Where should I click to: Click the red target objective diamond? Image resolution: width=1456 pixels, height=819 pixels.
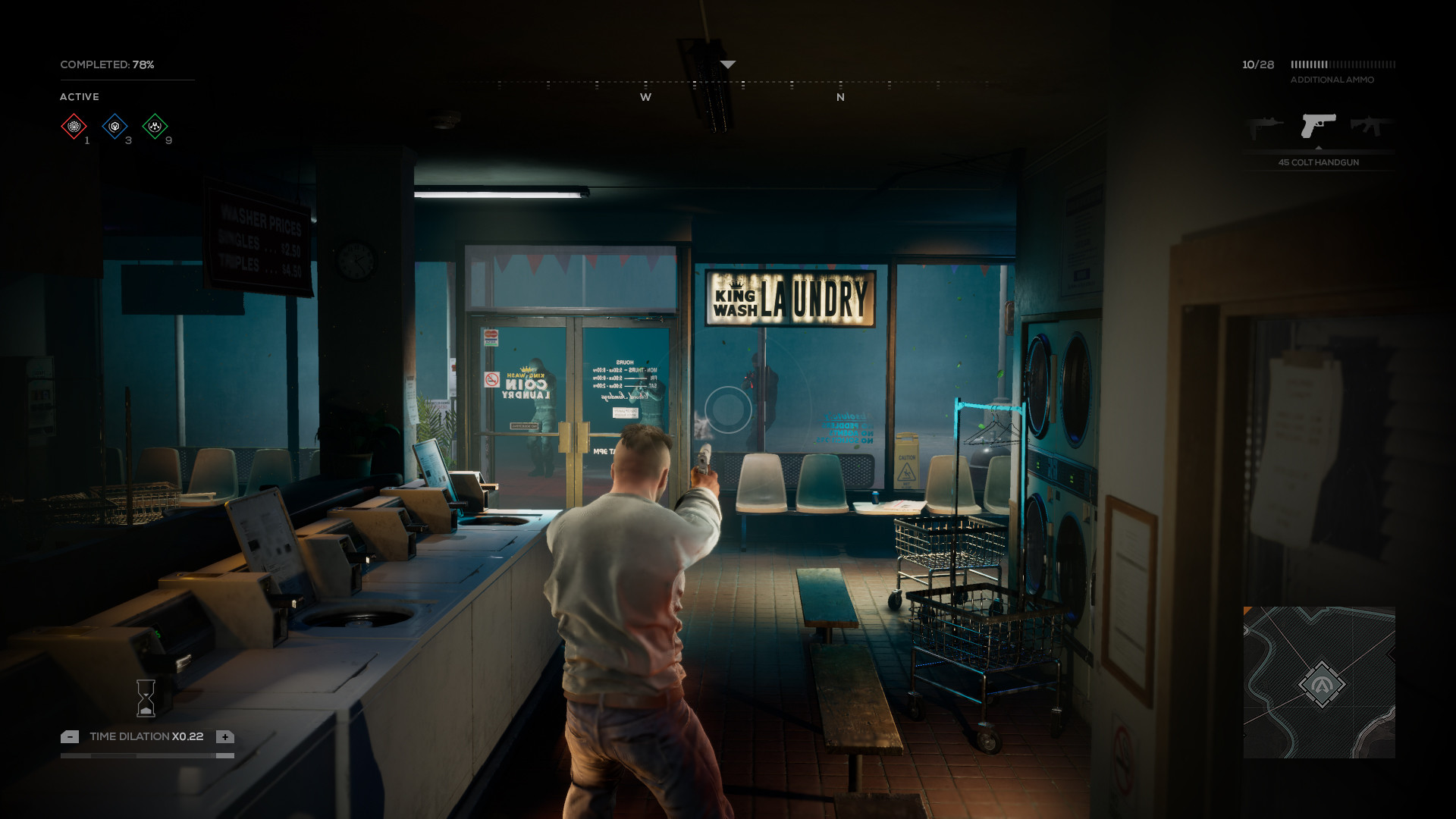pos(74,127)
